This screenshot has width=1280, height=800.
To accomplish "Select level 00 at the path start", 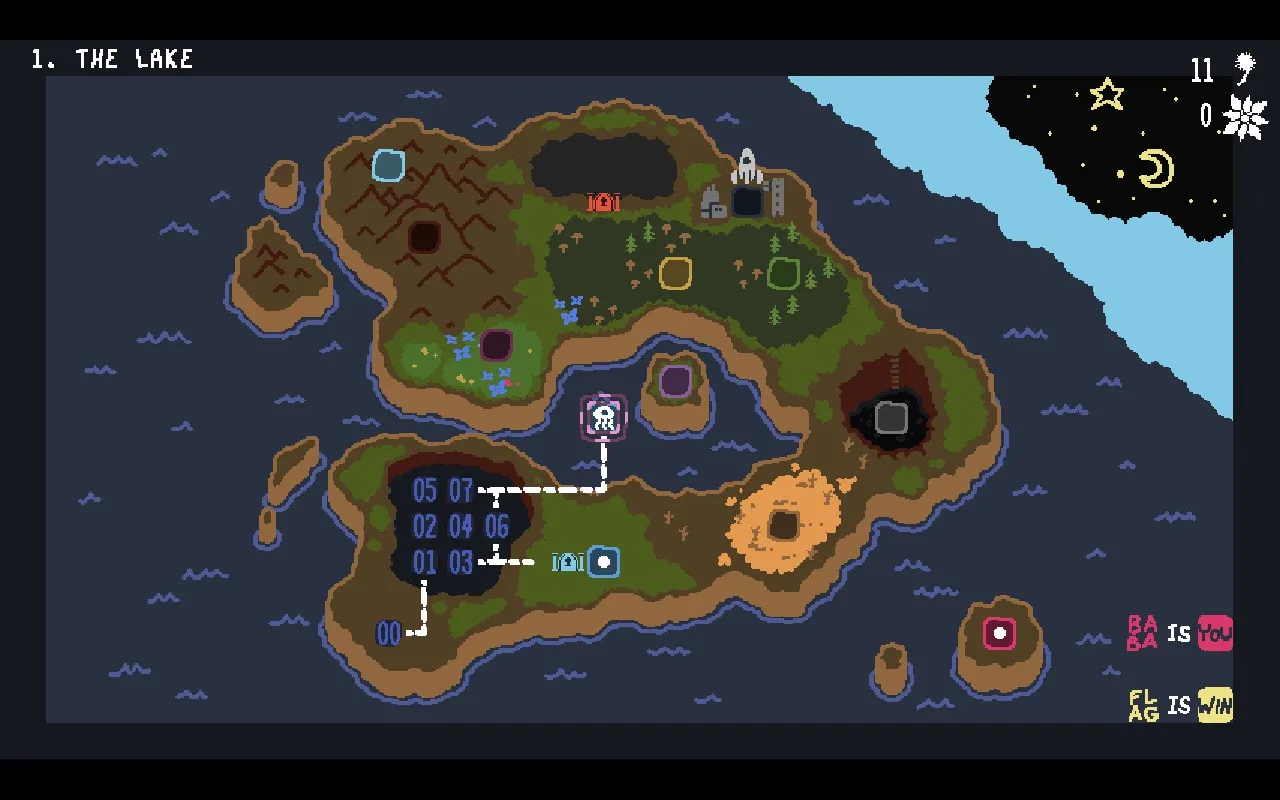I will 389,633.
